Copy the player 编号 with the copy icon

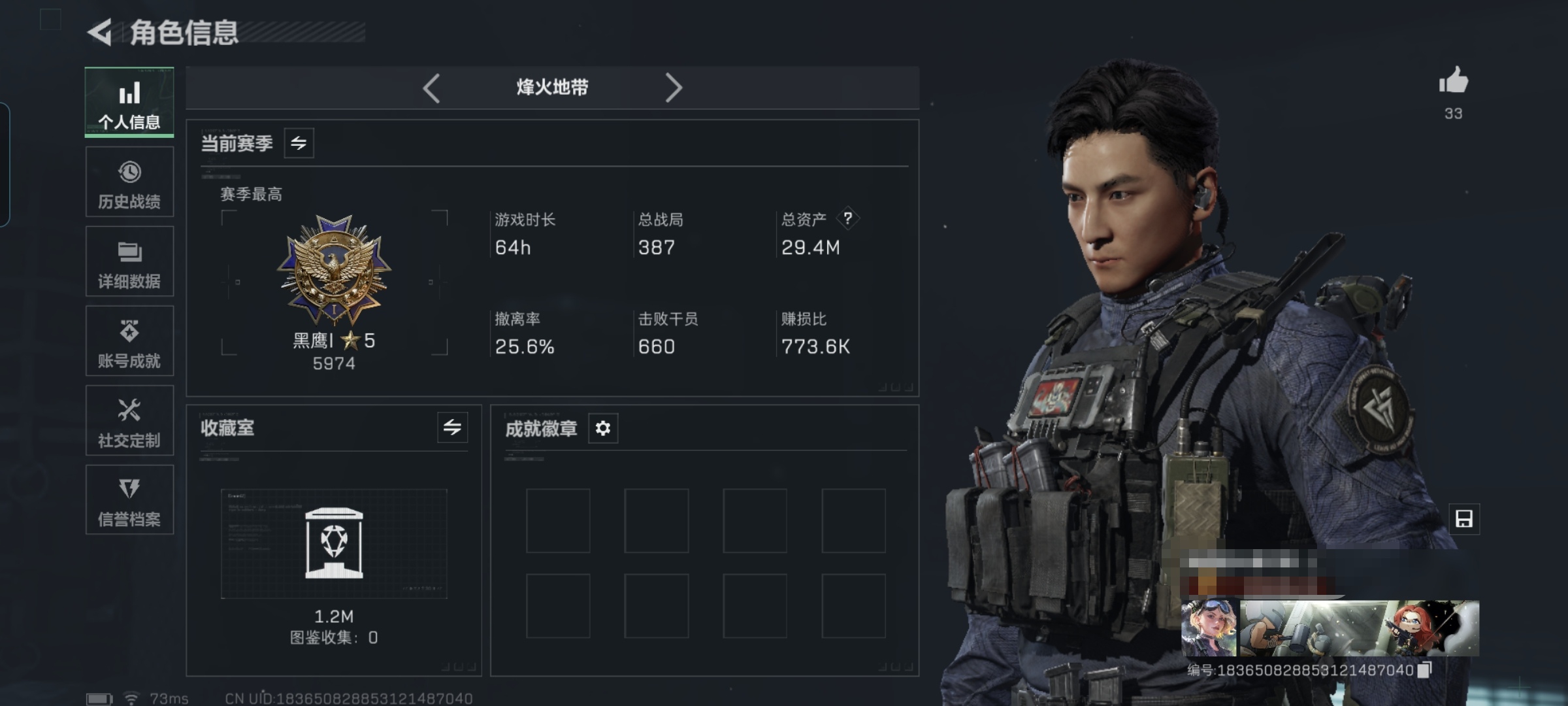[x=1425, y=669]
